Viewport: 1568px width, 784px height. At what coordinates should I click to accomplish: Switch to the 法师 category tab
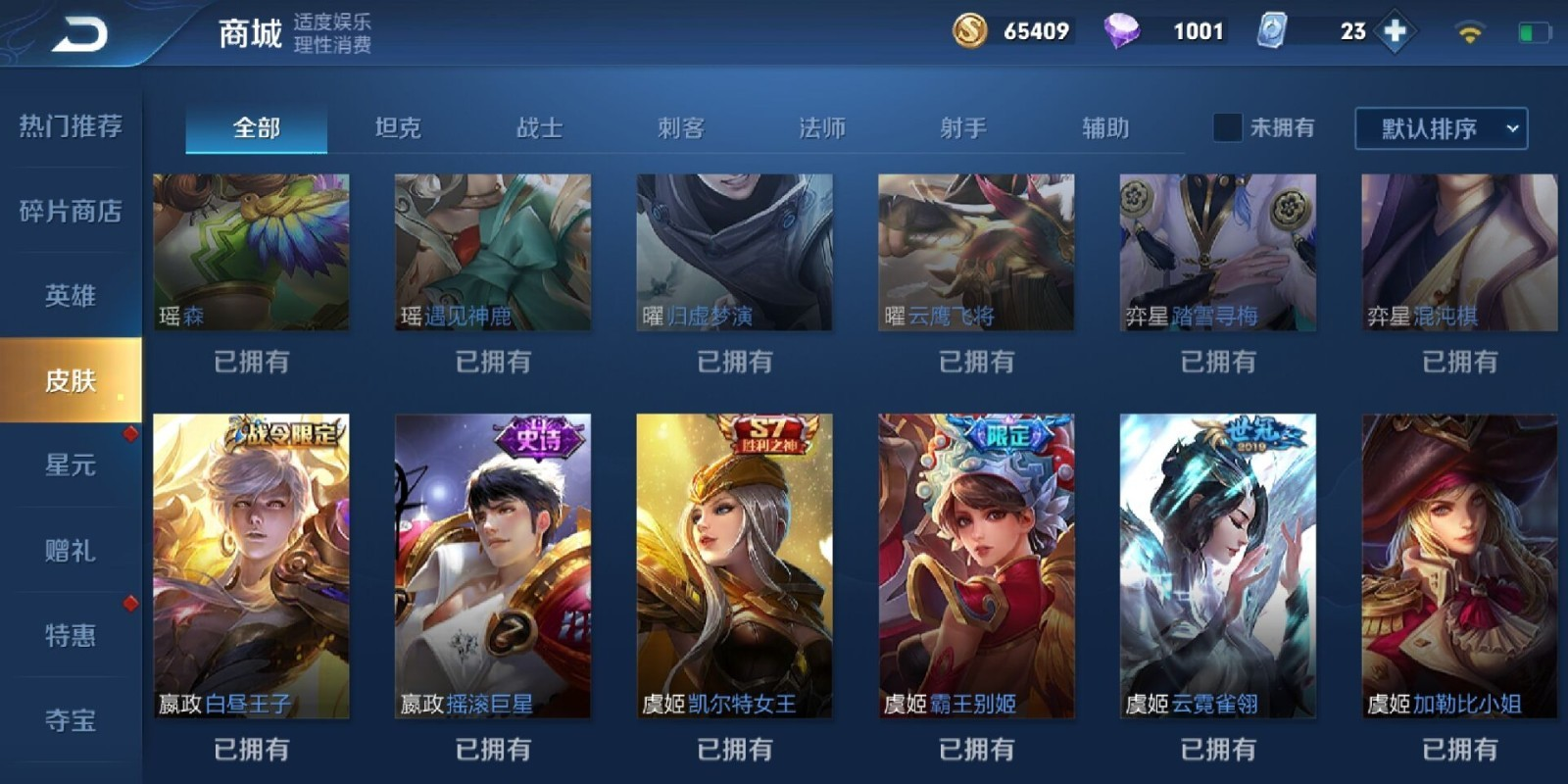point(822,127)
